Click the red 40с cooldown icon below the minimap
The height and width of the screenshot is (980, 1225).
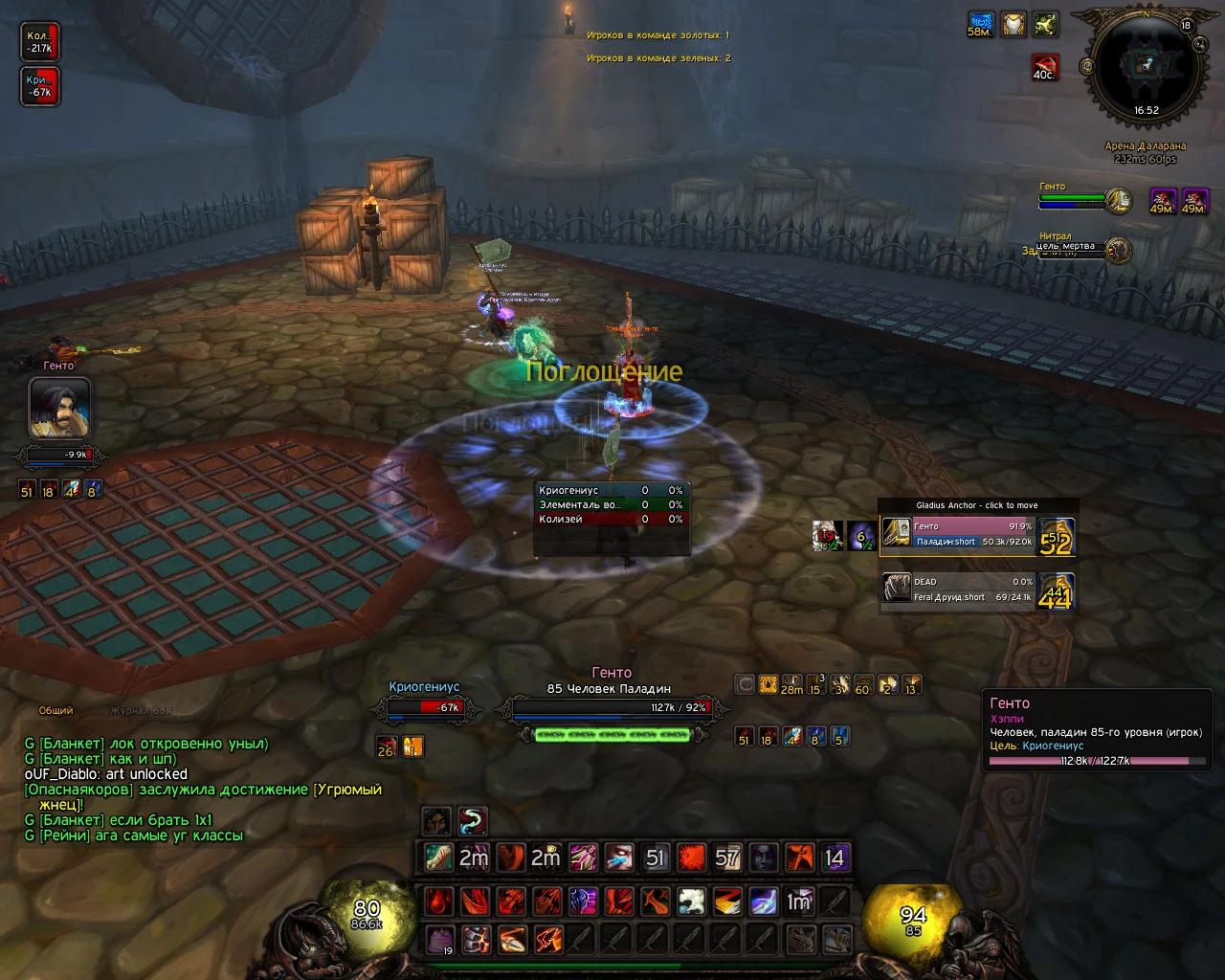pos(1044,69)
